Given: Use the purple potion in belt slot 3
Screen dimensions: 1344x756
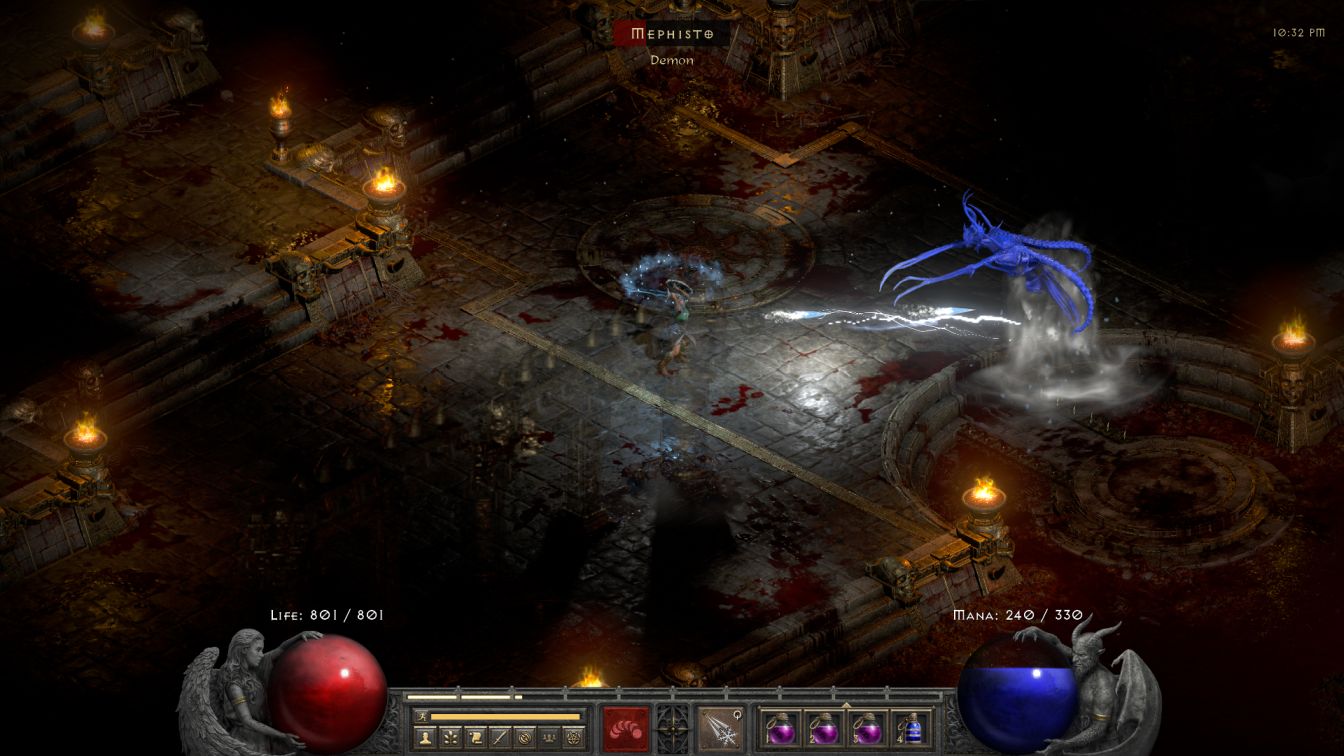Looking at the screenshot, I should pos(867,728).
